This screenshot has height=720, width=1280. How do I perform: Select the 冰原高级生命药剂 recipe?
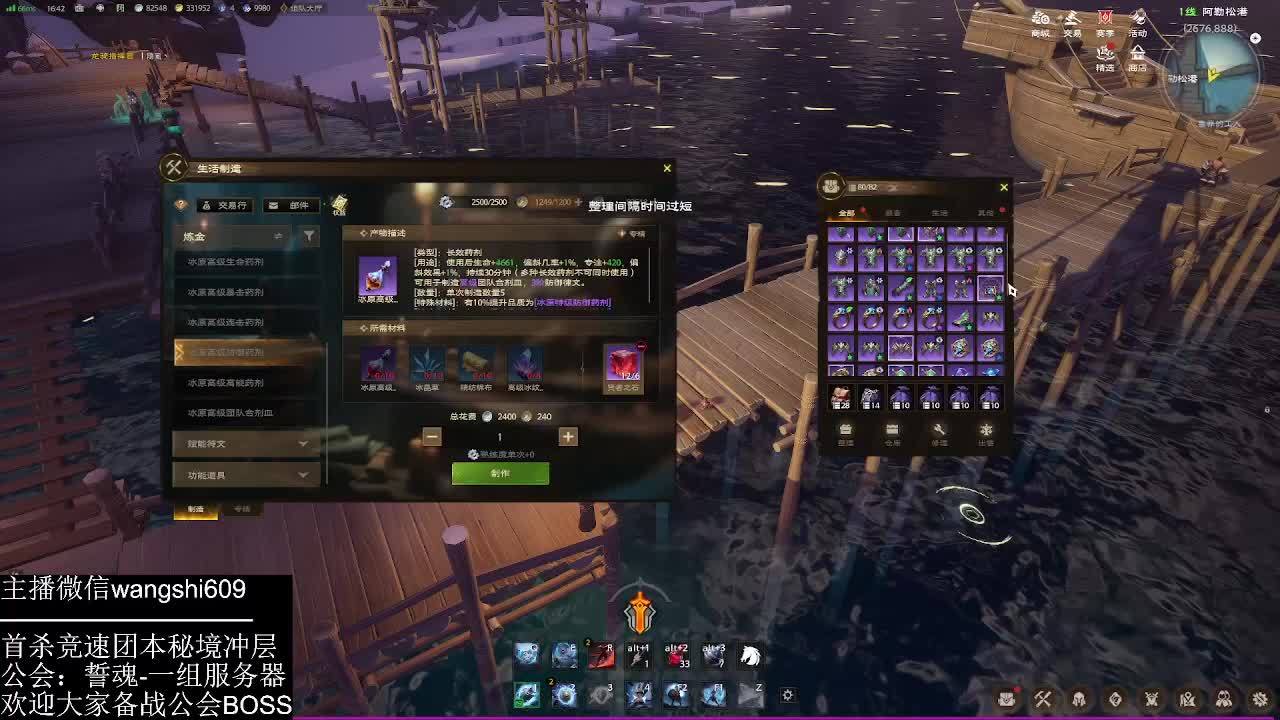coord(226,262)
